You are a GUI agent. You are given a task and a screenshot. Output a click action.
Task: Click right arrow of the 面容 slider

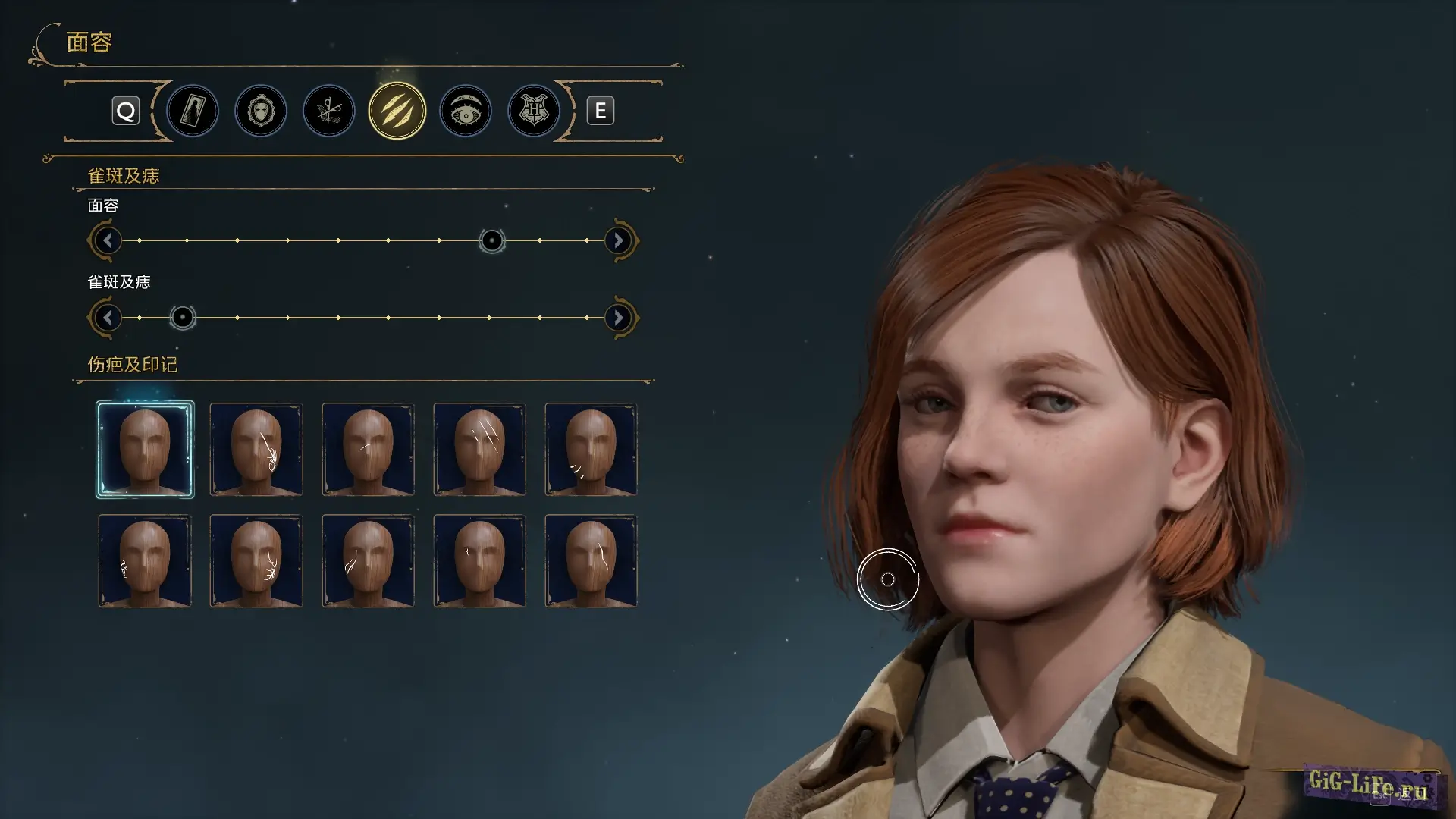[619, 241]
